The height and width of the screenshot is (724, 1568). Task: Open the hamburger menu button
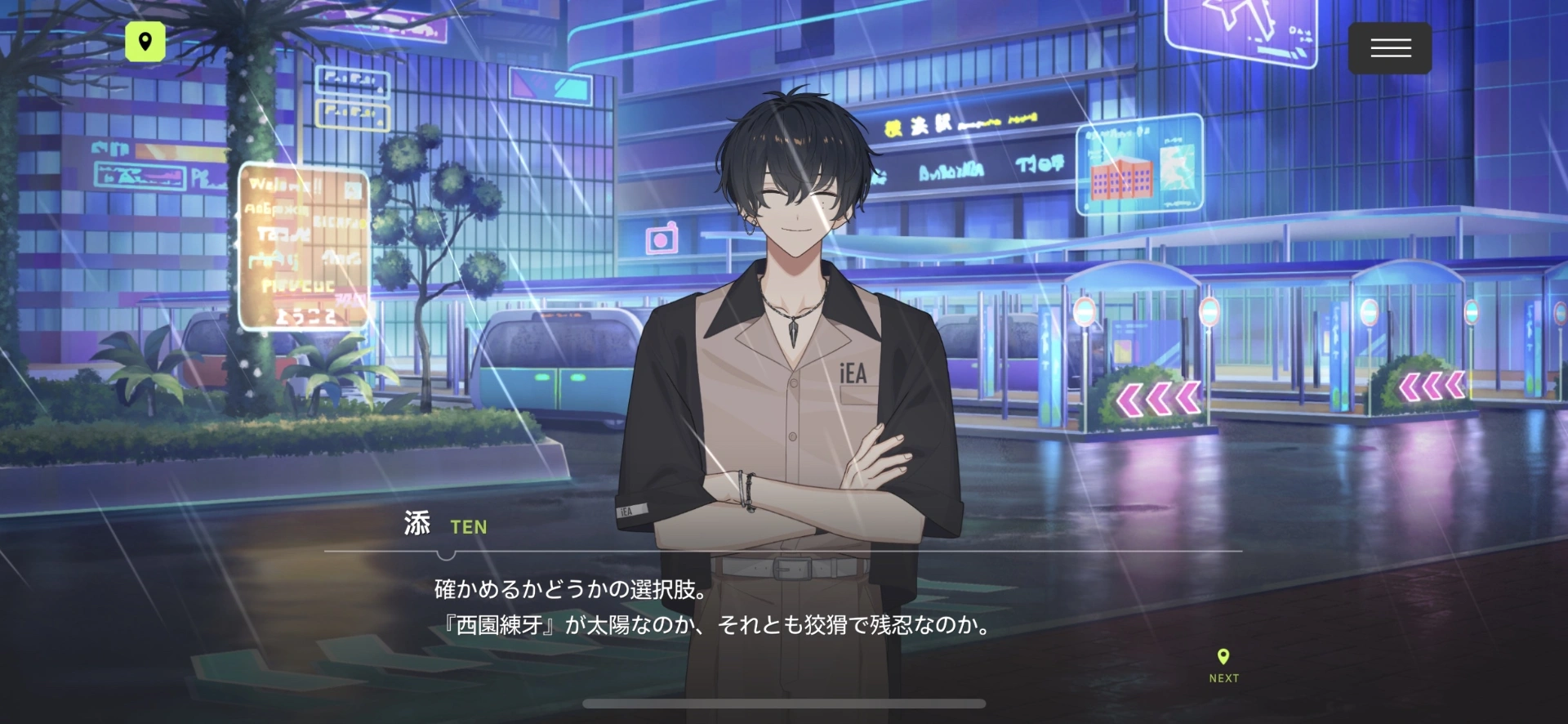click(1389, 48)
